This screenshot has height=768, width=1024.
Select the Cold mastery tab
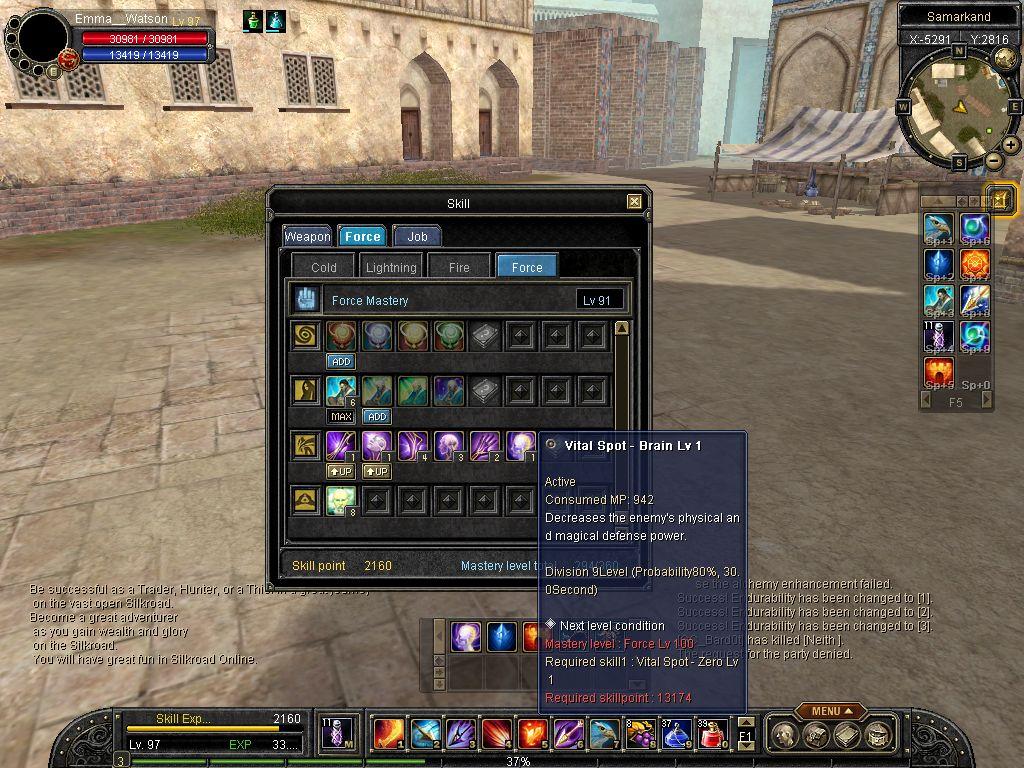pos(324,267)
